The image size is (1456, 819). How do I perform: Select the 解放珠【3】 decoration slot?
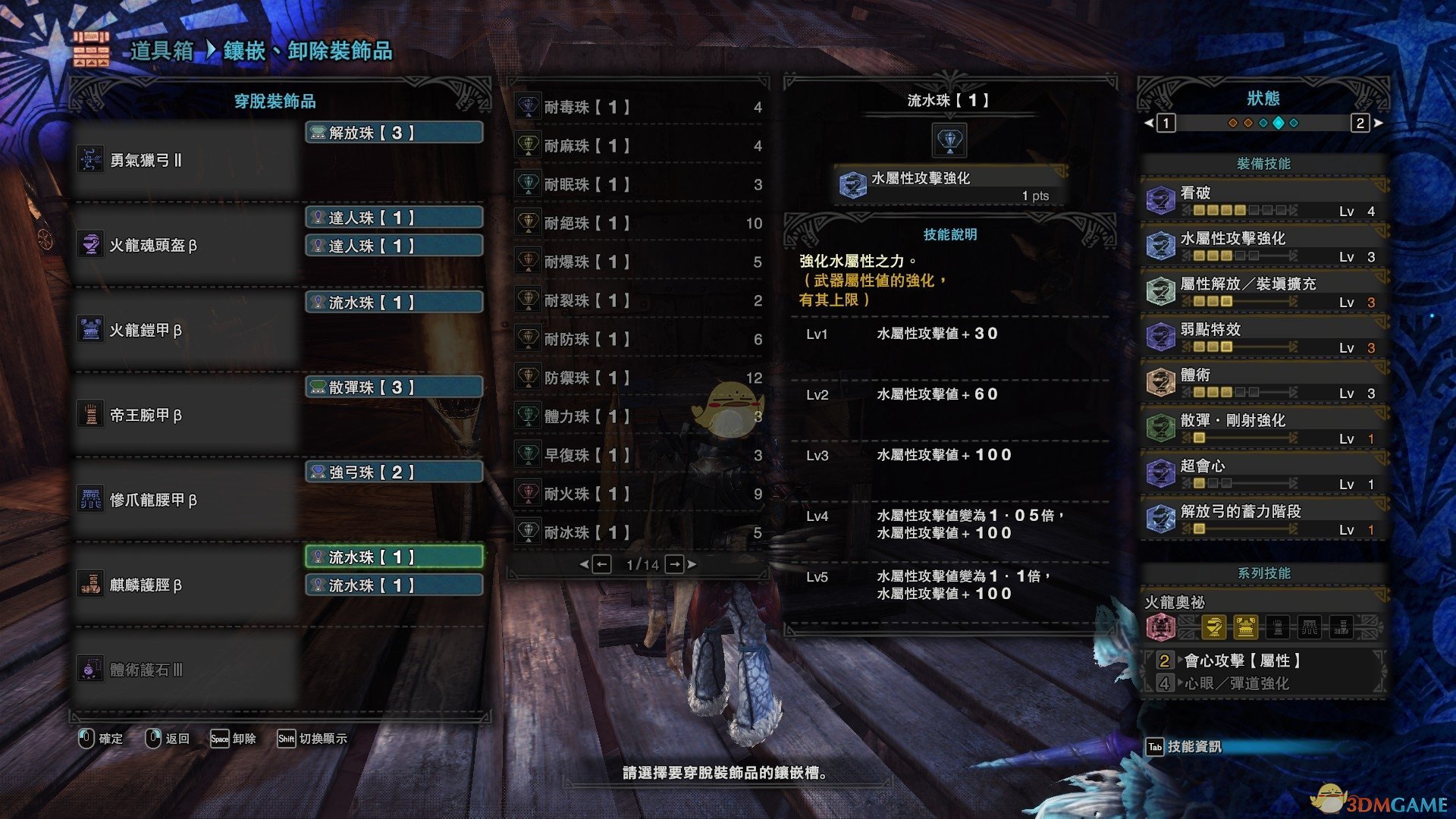394,133
